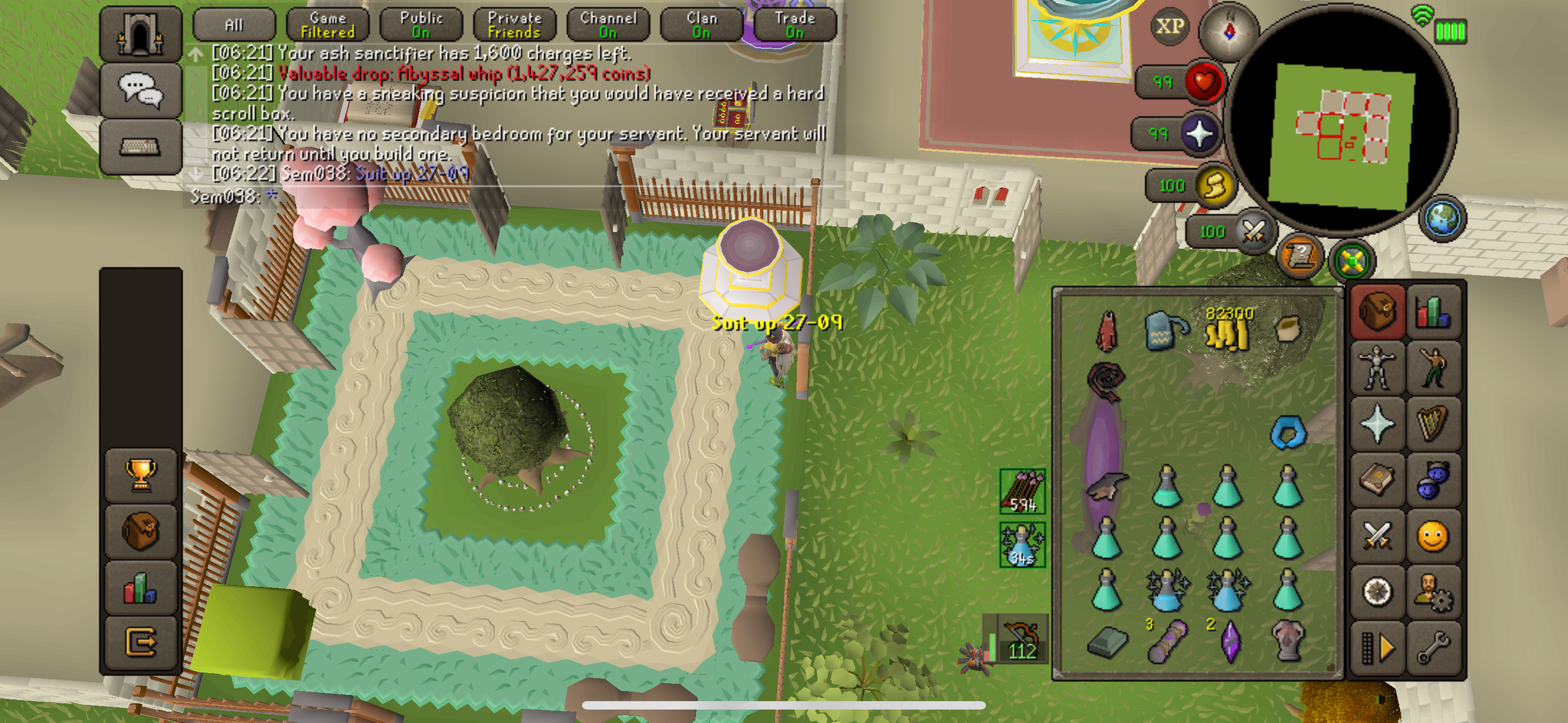Screen dimensions: 1568x723
Task: Toggle run energy orb
Action: pyautogui.click(x=1214, y=186)
